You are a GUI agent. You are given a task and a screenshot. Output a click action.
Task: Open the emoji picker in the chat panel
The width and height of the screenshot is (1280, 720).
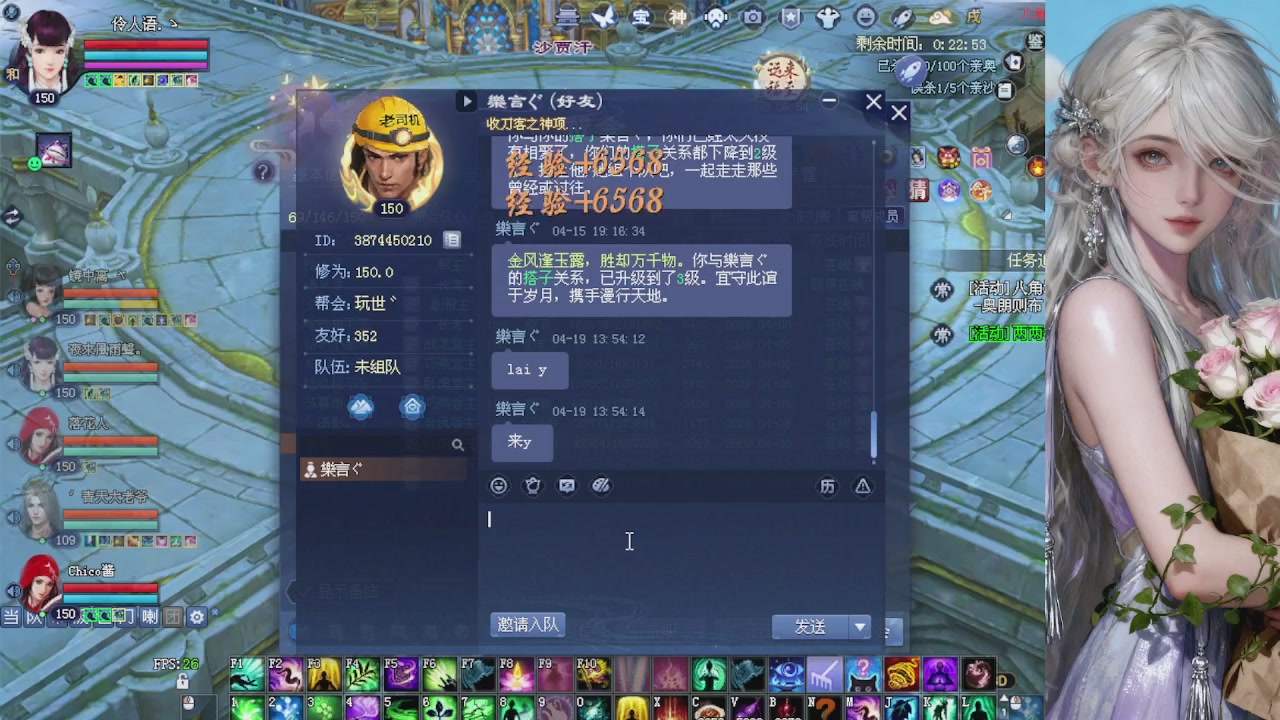498,485
